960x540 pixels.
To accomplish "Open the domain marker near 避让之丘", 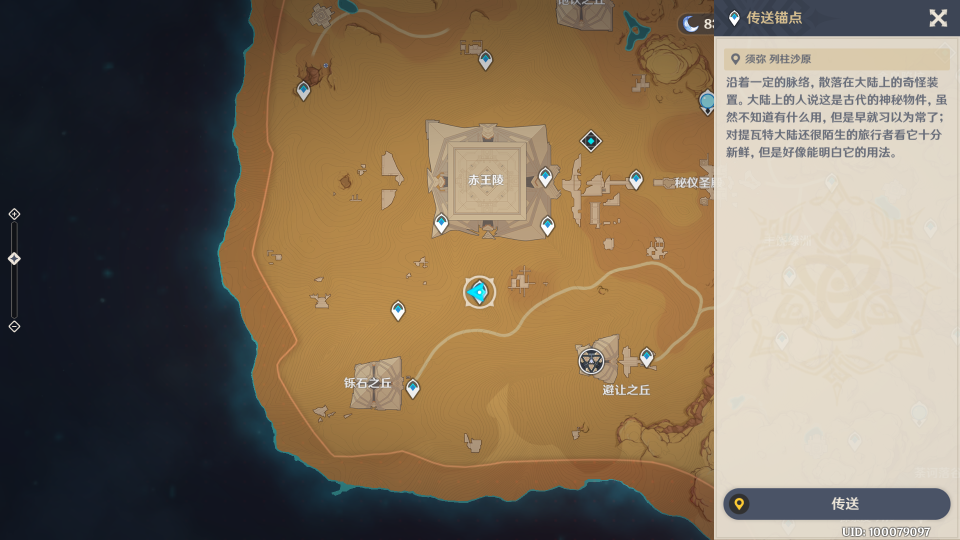I will tap(591, 361).
